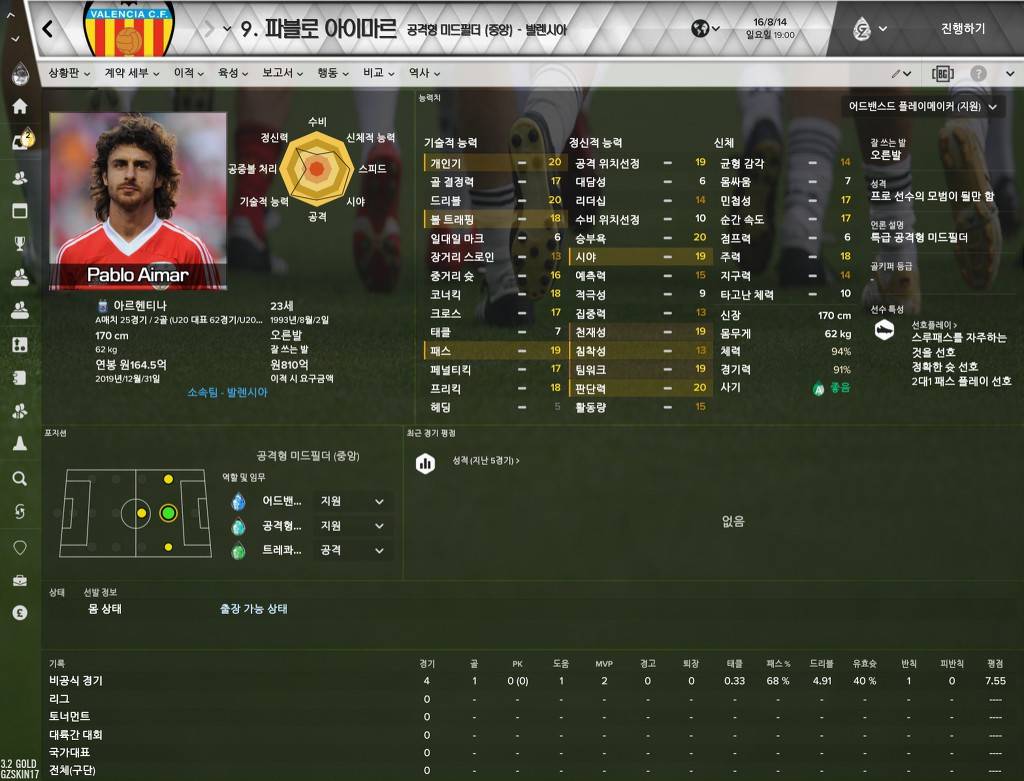Viewport: 1024px width, 781px height.
Task: Open the 상황판 menu
Action: tap(70, 73)
